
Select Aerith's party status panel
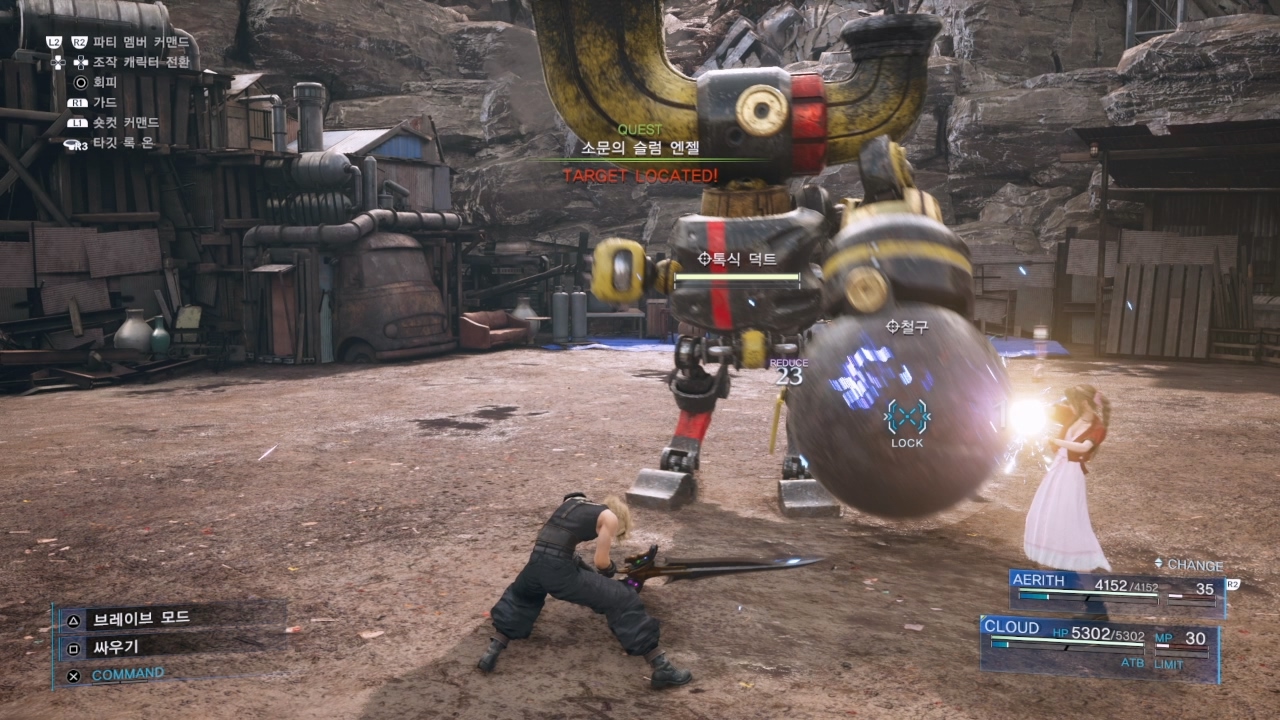tap(1115, 591)
